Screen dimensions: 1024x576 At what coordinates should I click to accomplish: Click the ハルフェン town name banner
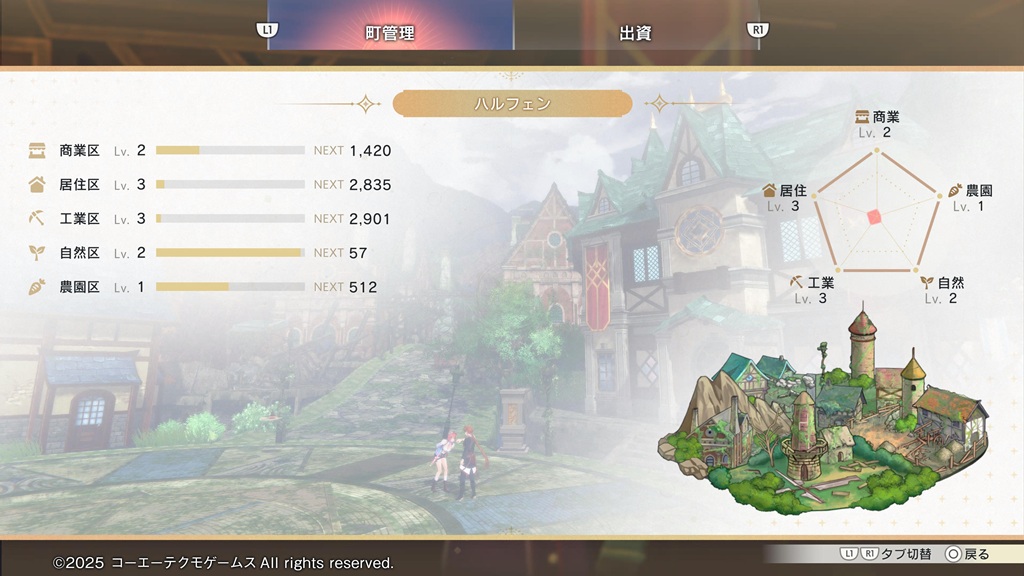[x=512, y=103]
